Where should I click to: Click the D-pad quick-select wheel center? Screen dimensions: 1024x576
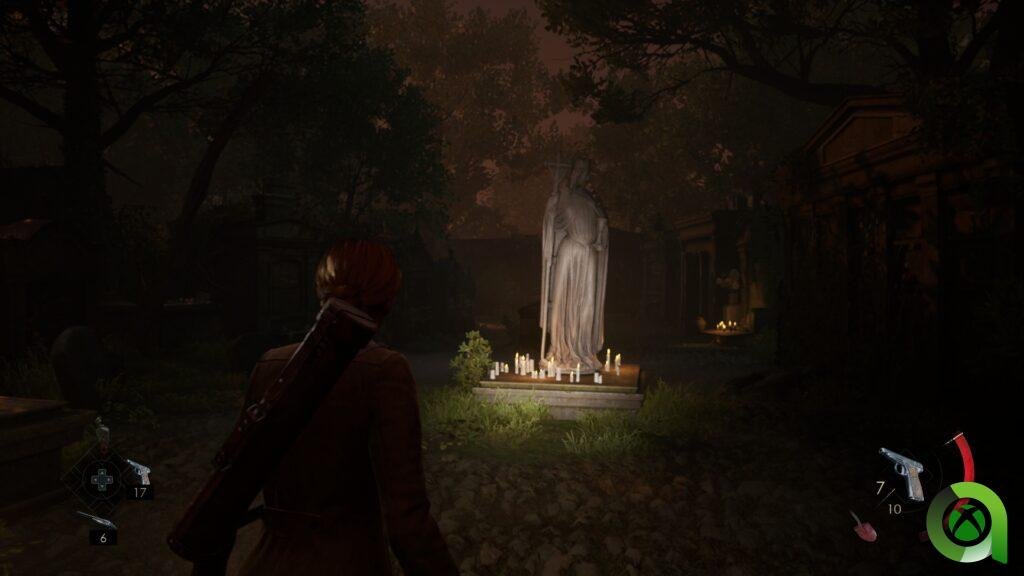pyautogui.click(x=101, y=479)
